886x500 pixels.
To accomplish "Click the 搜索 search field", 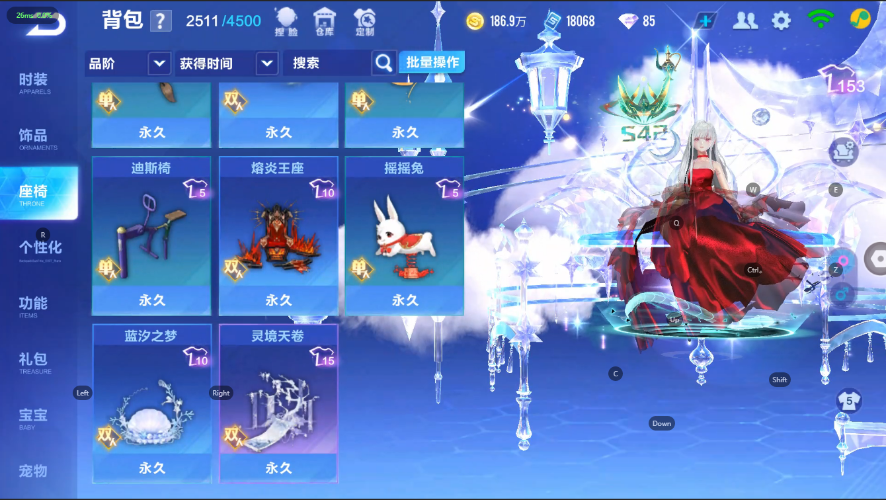I will 328,63.
